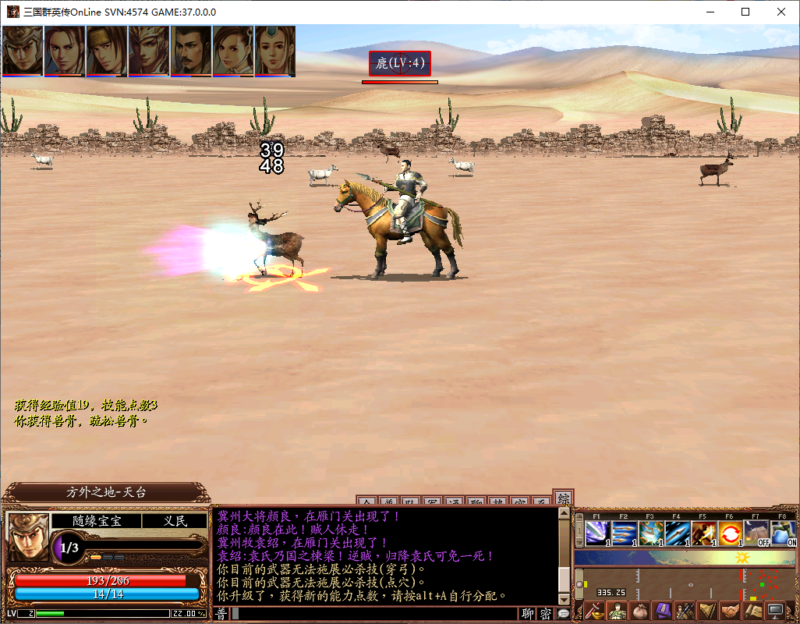Activate the F5 warrior sword-strike skill
The width and height of the screenshot is (800, 624).
704,531
